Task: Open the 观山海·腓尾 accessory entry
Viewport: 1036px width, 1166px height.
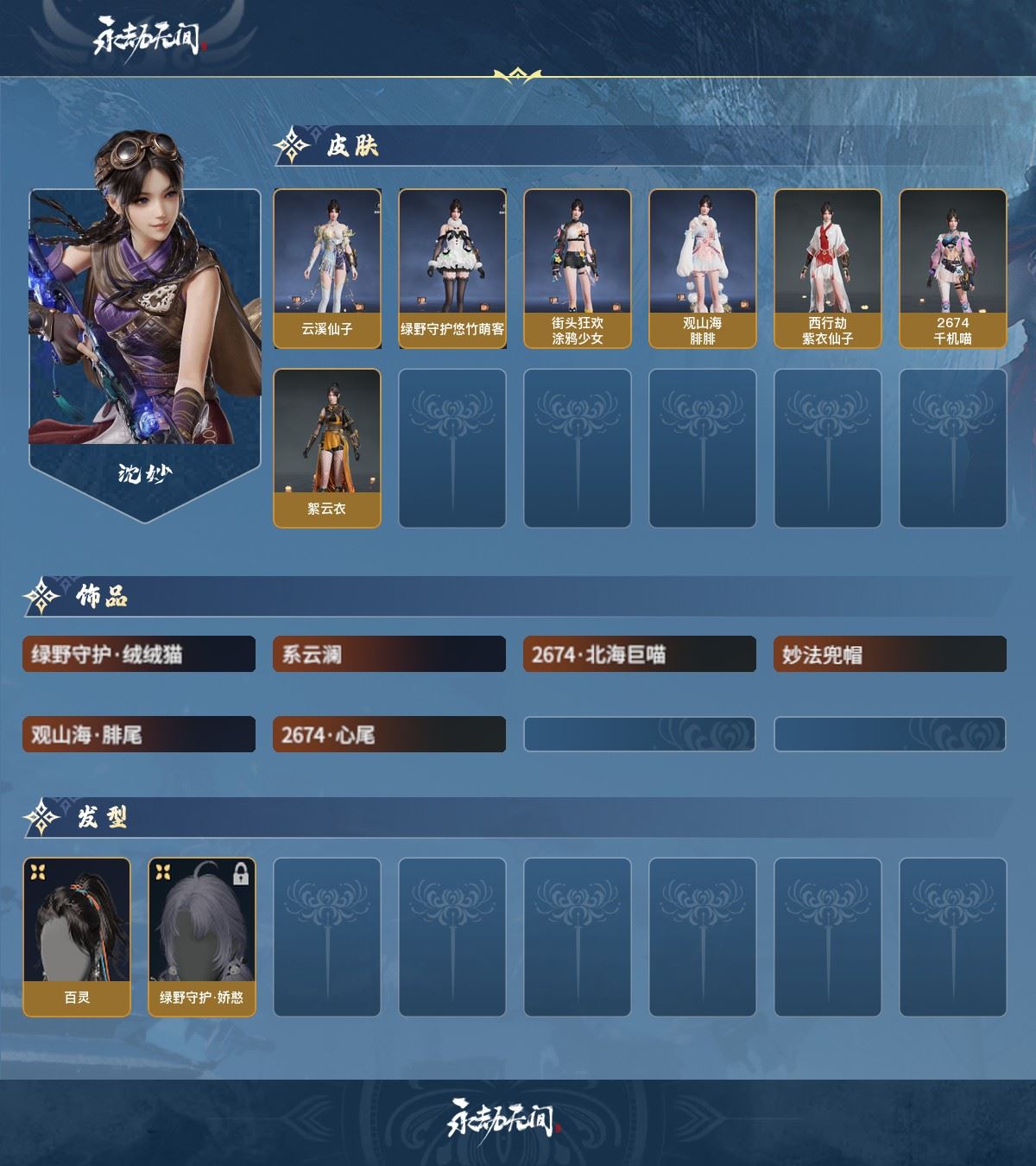Action: (139, 735)
